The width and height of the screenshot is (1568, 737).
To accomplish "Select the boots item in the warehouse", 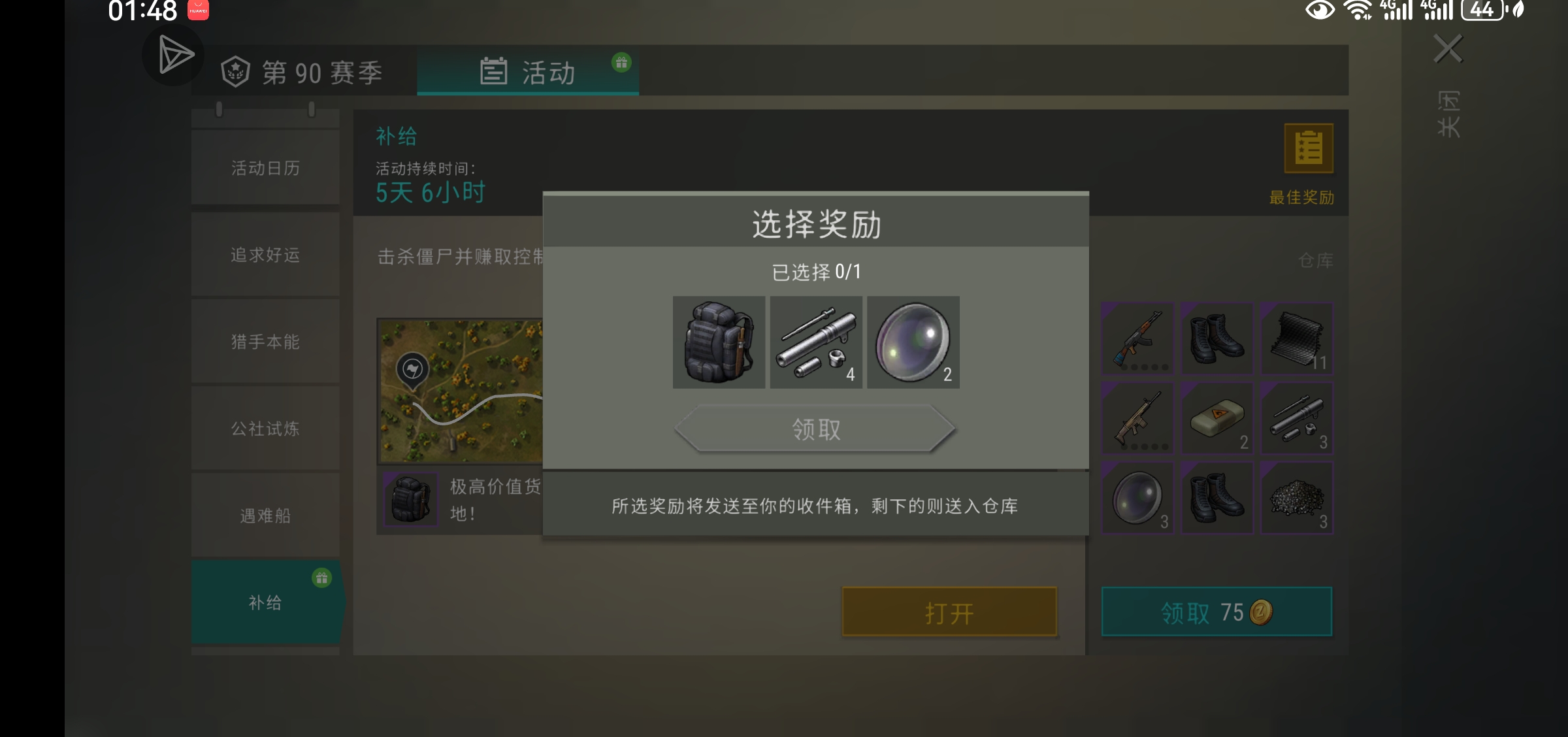I will (x=1217, y=338).
